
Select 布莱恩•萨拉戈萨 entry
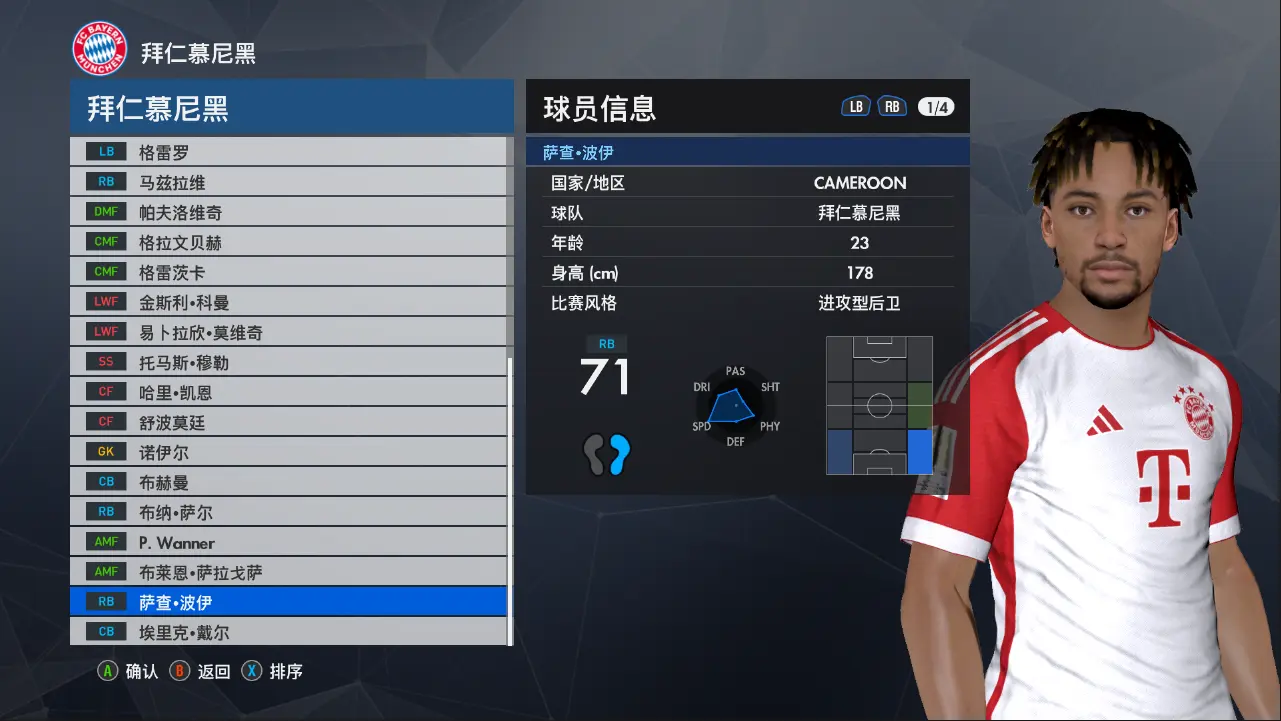(288, 572)
